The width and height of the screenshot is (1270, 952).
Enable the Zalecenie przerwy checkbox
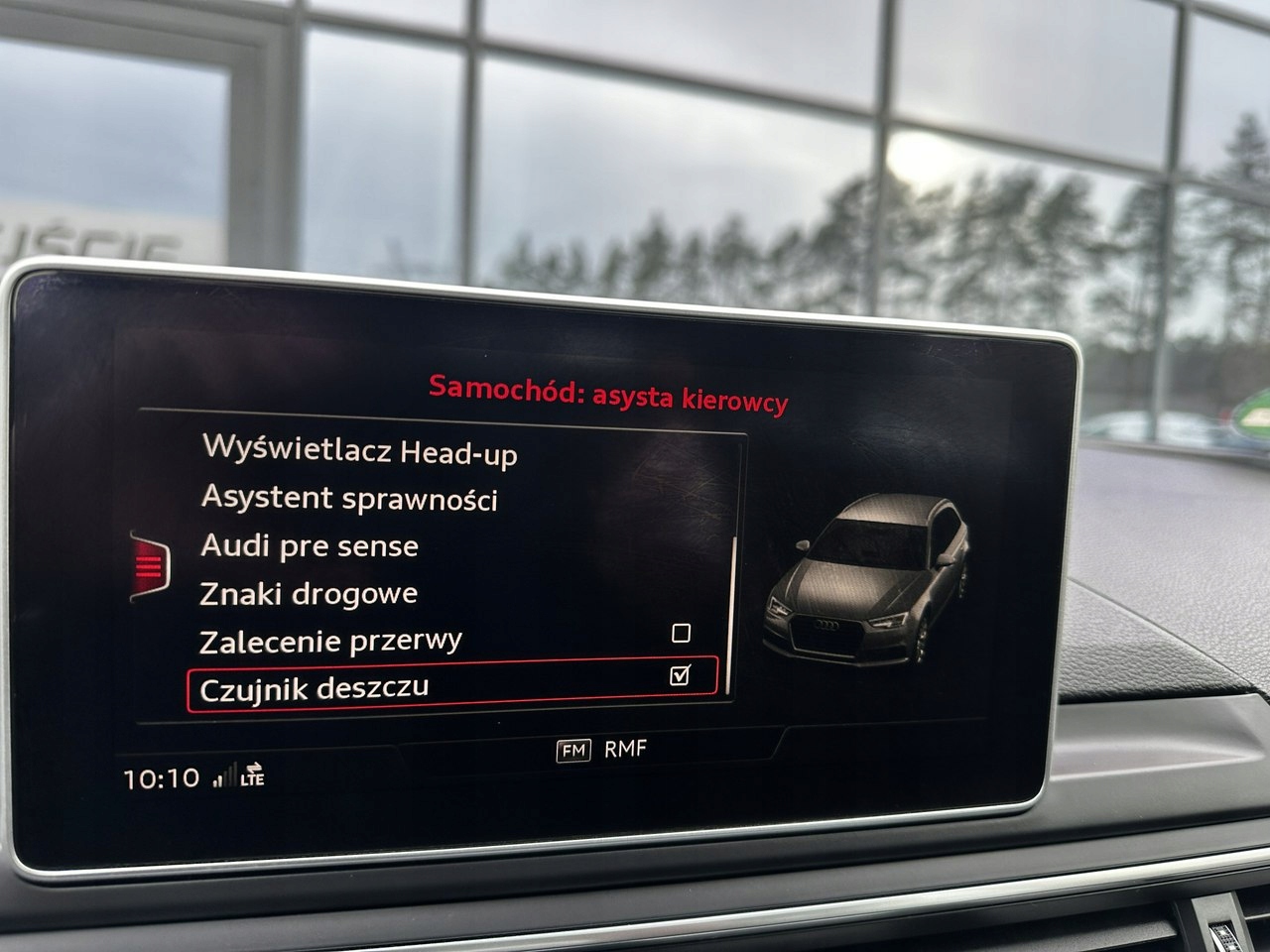point(681,633)
